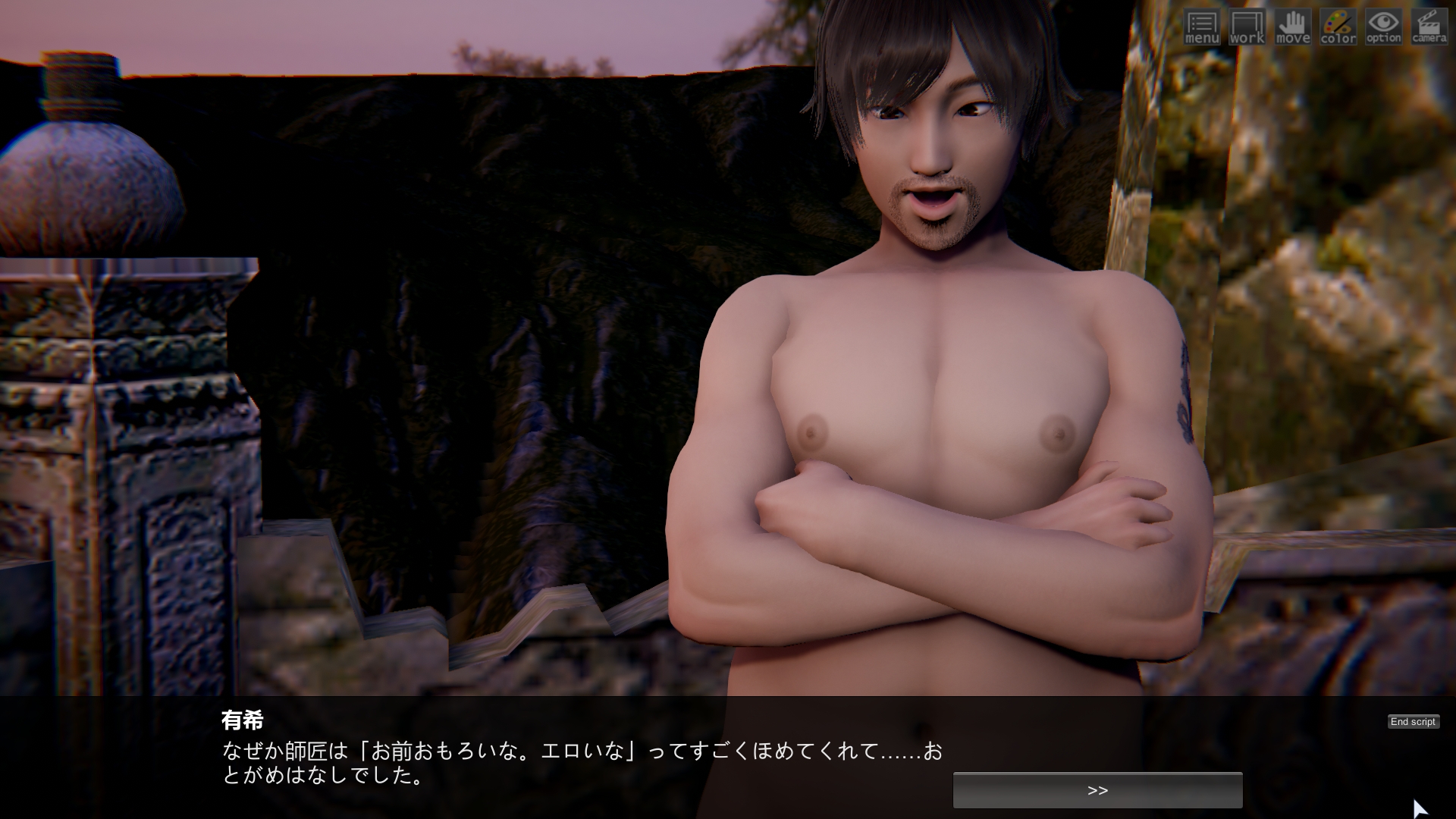Open the color palette tool

(x=1338, y=27)
